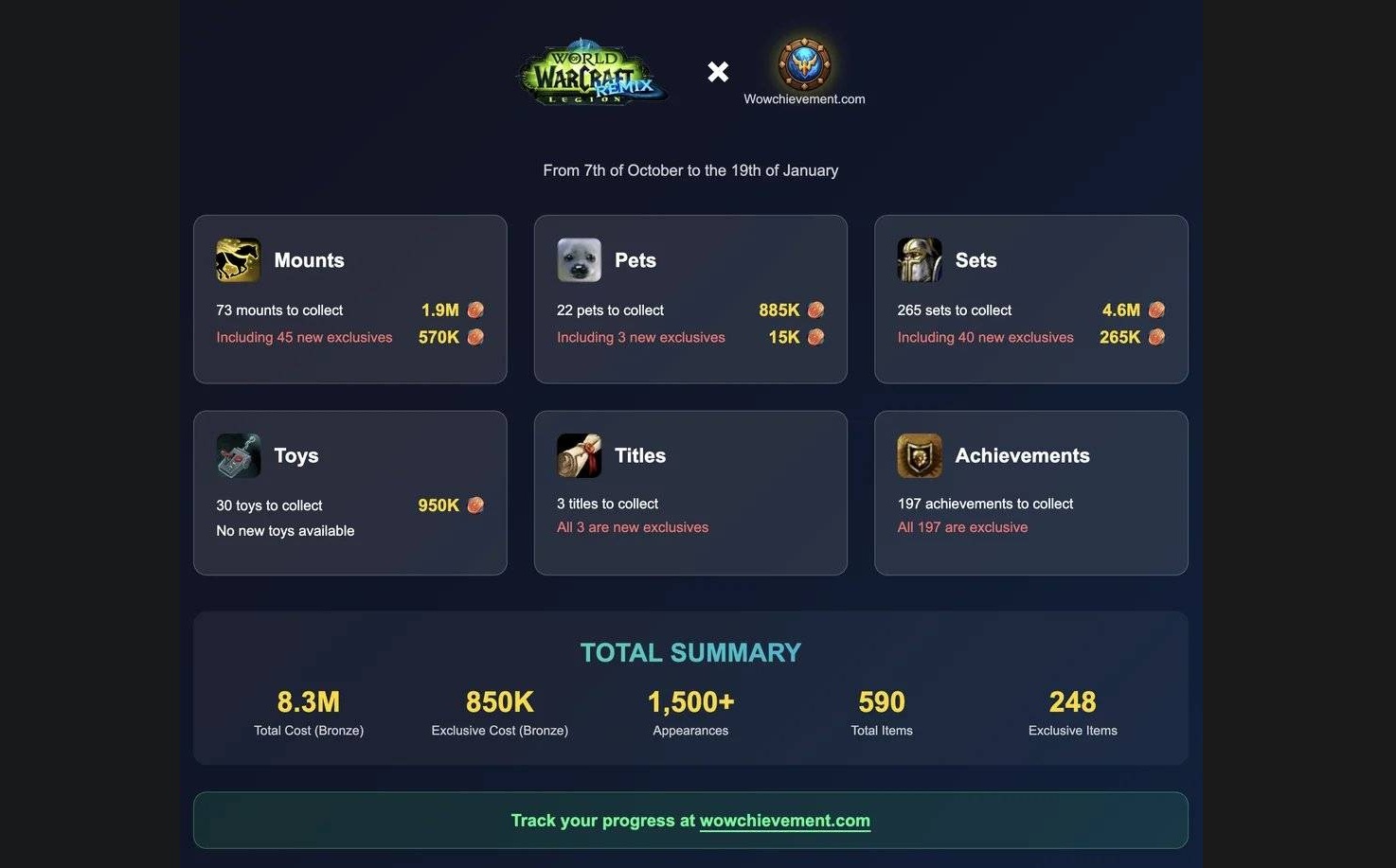Click the Including 45 new exclusives text
Screen dimensions: 1396x868
click(x=303, y=336)
